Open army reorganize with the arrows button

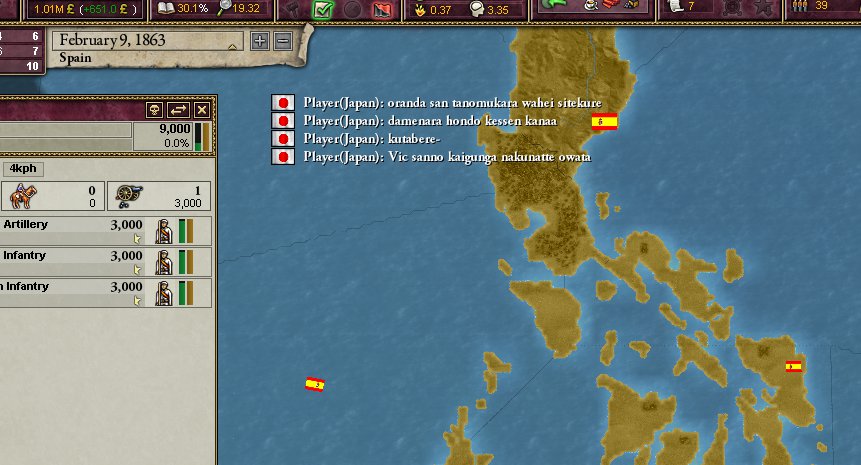click(178, 110)
